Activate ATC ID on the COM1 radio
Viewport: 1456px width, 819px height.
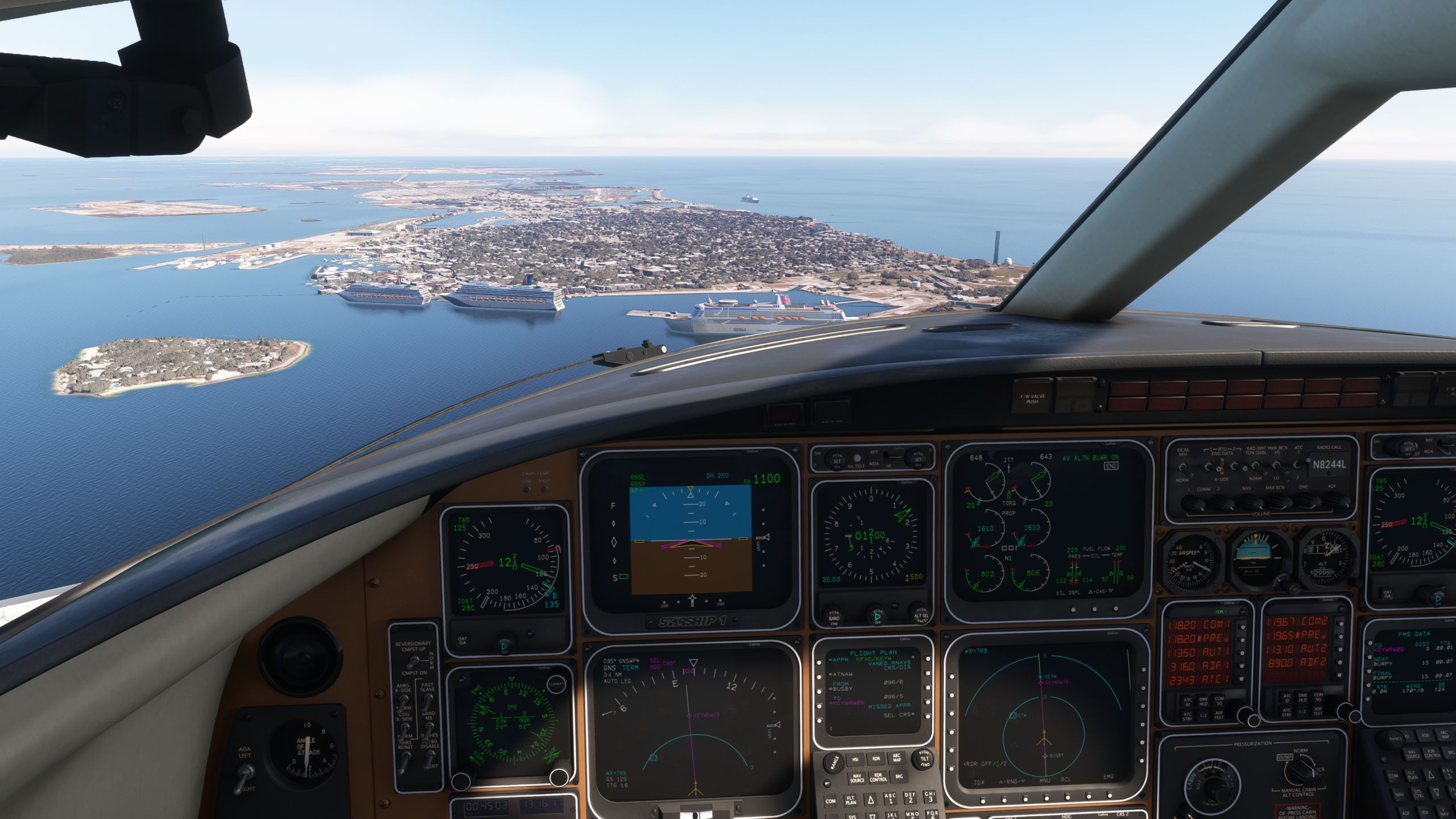click(1186, 701)
